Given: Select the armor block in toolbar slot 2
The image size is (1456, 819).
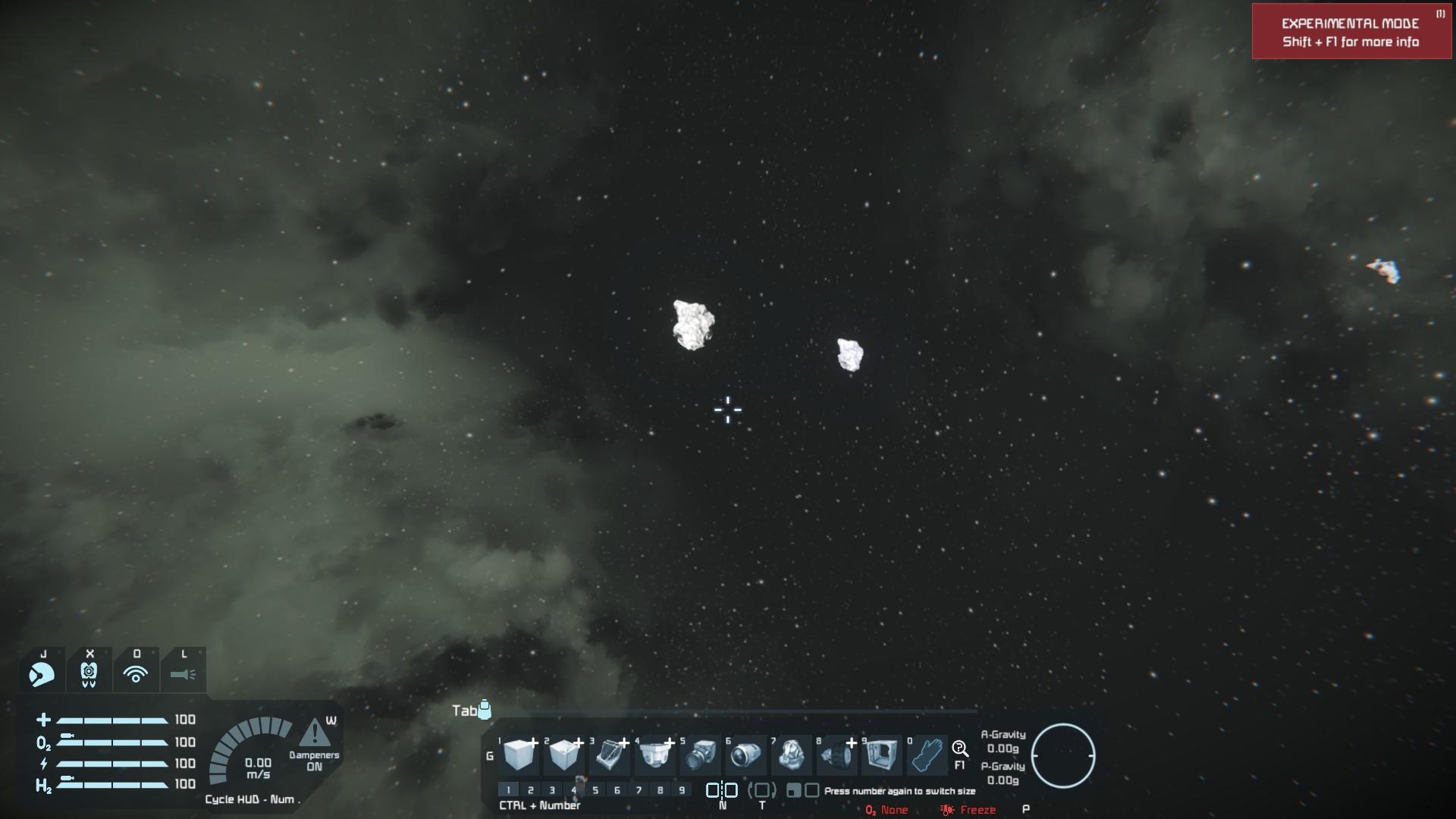Looking at the screenshot, I should tap(564, 755).
